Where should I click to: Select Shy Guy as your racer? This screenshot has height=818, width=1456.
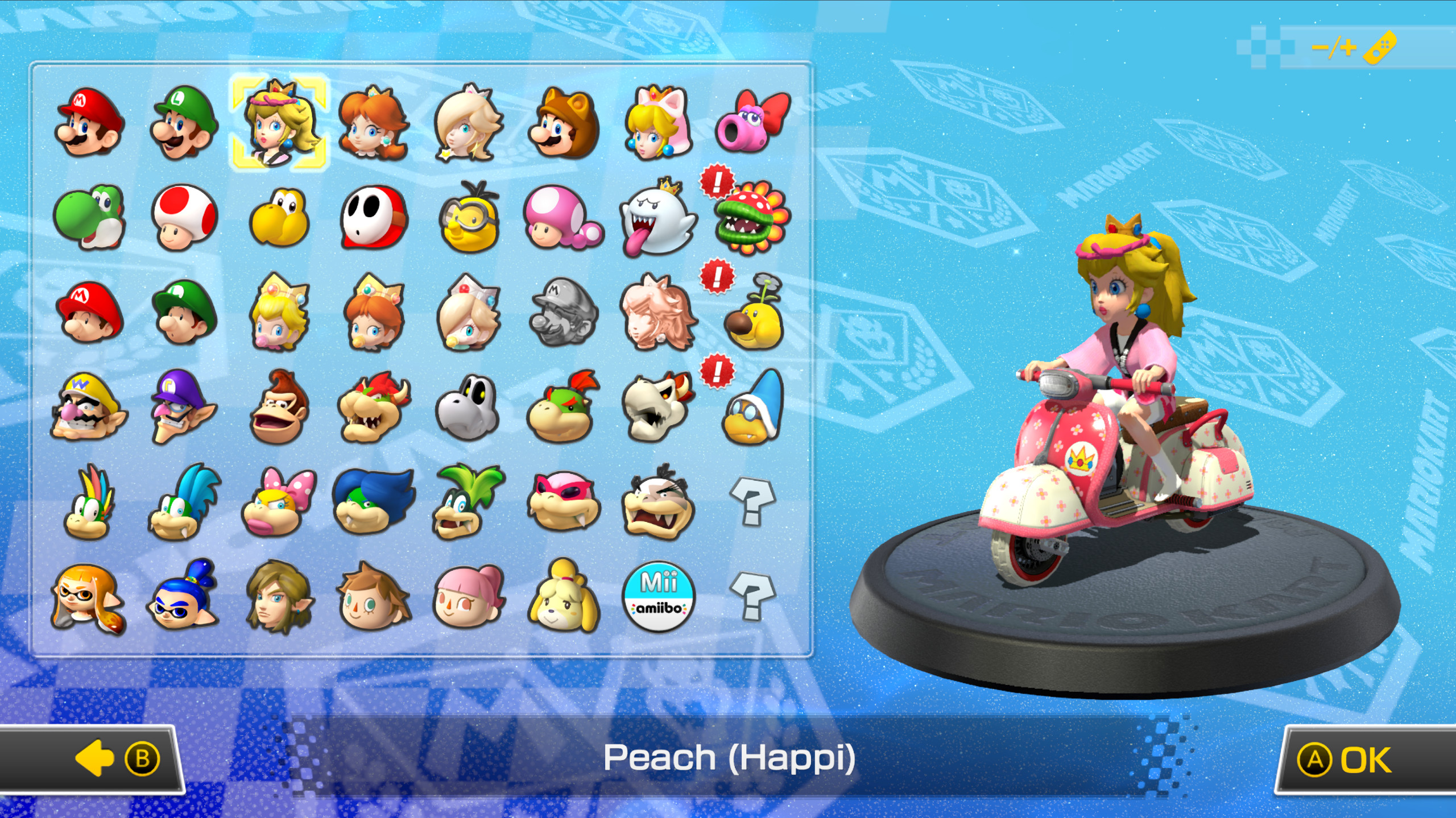point(373,219)
